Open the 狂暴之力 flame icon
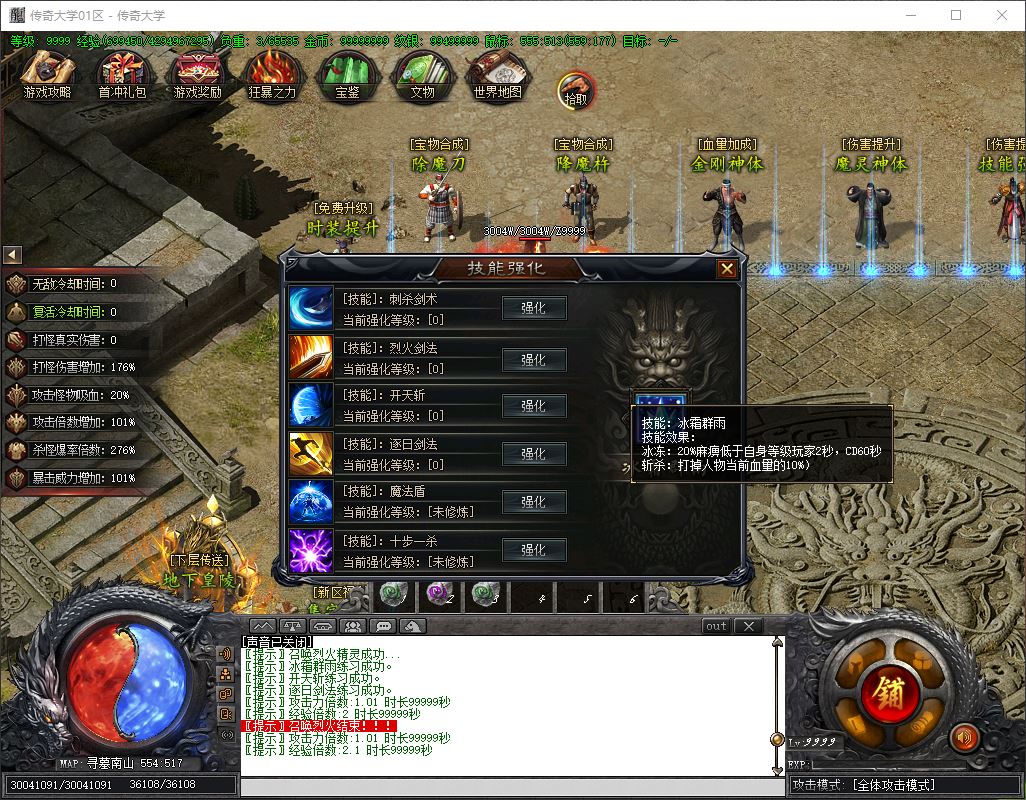Viewport: 1026px width, 800px height. click(272, 72)
